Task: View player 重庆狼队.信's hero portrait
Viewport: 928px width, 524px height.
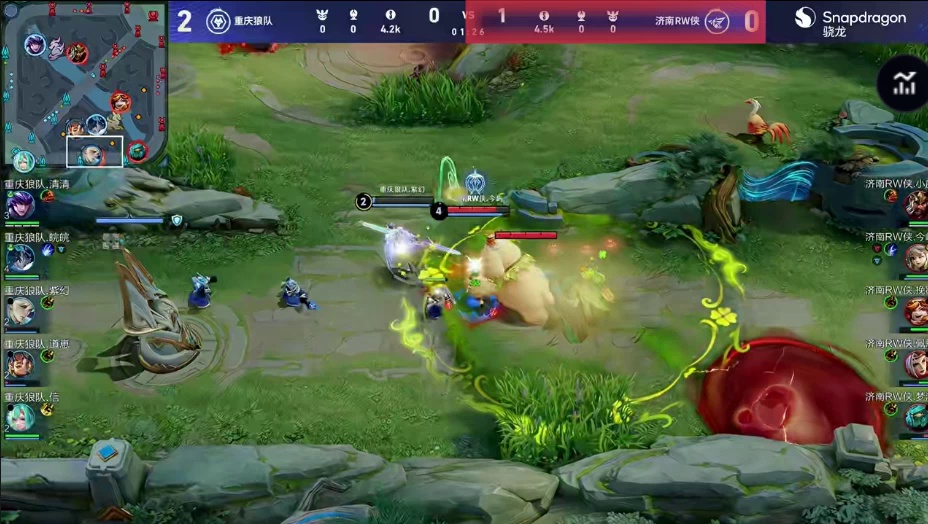Action: click(19, 417)
